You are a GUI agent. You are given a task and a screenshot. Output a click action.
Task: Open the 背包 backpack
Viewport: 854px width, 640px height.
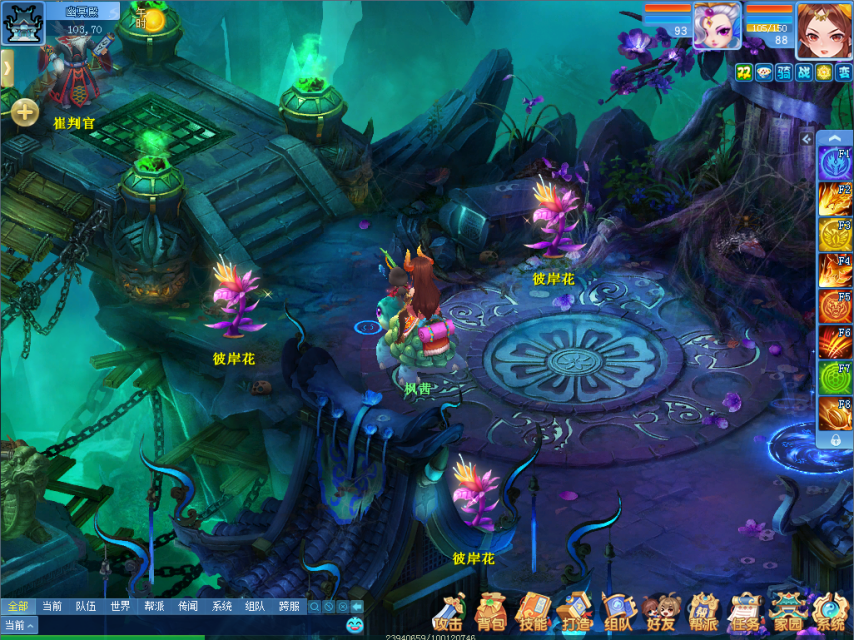pyautogui.click(x=490, y=609)
